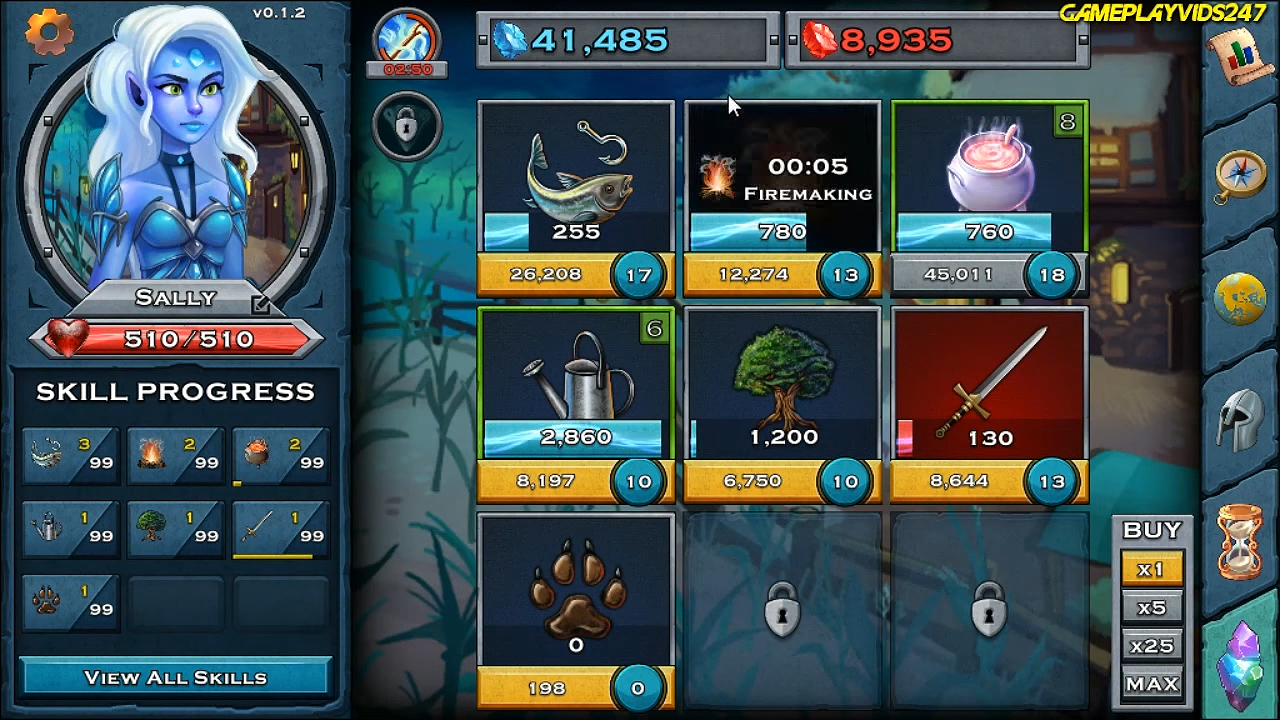Viewport: 1280px width, 720px height.
Task: Select the compass icon on the right sidebar
Action: [1240, 172]
